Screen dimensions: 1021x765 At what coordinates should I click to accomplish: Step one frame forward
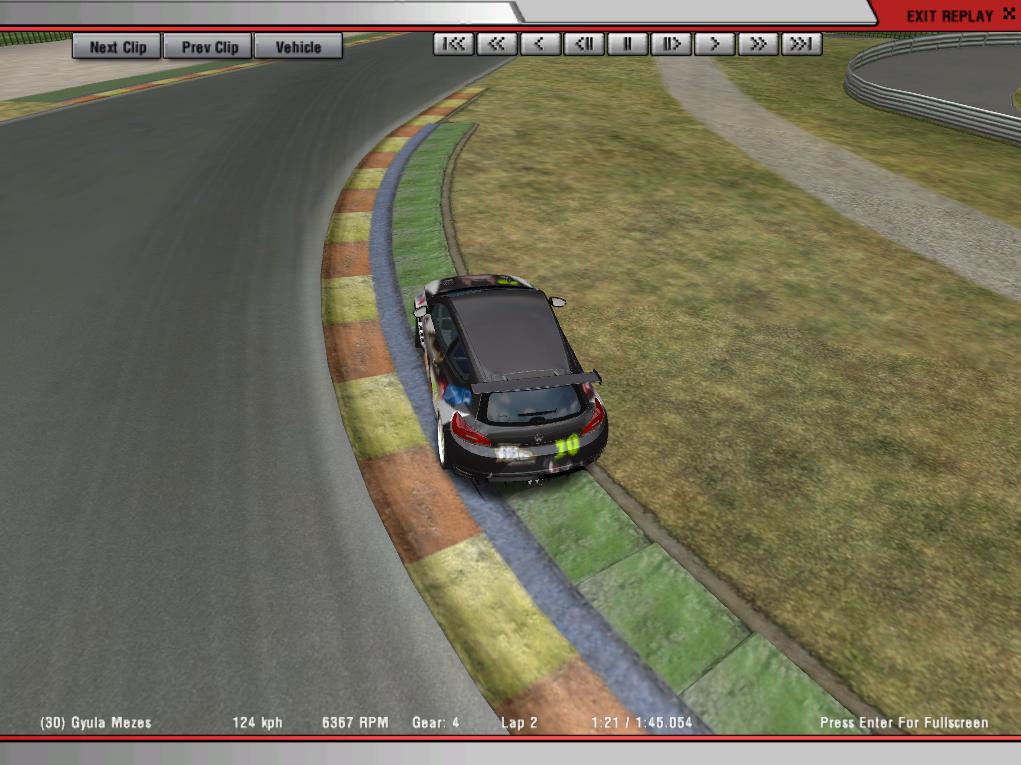click(x=671, y=44)
